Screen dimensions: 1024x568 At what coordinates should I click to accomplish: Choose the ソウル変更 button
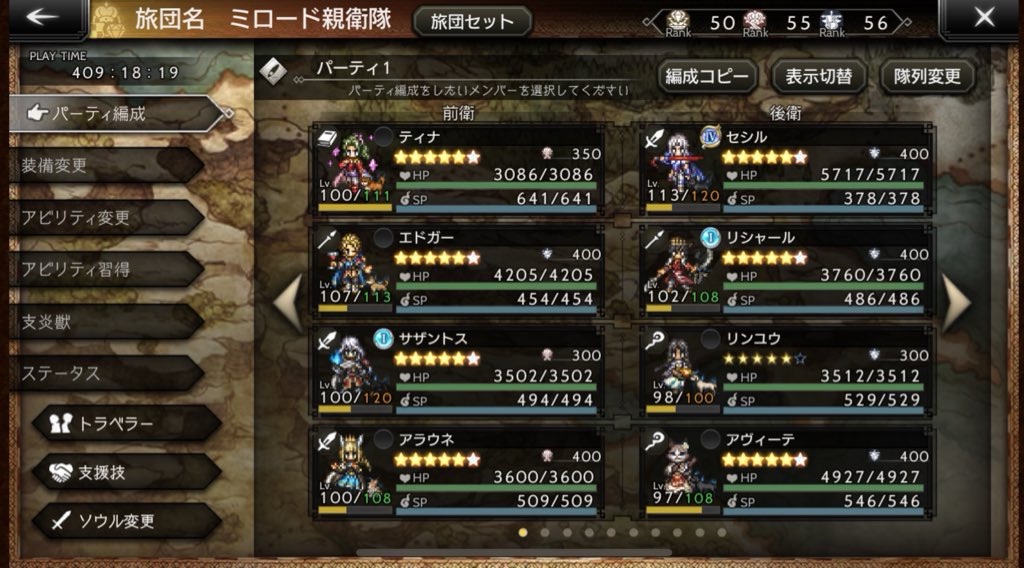coord(124,521)
